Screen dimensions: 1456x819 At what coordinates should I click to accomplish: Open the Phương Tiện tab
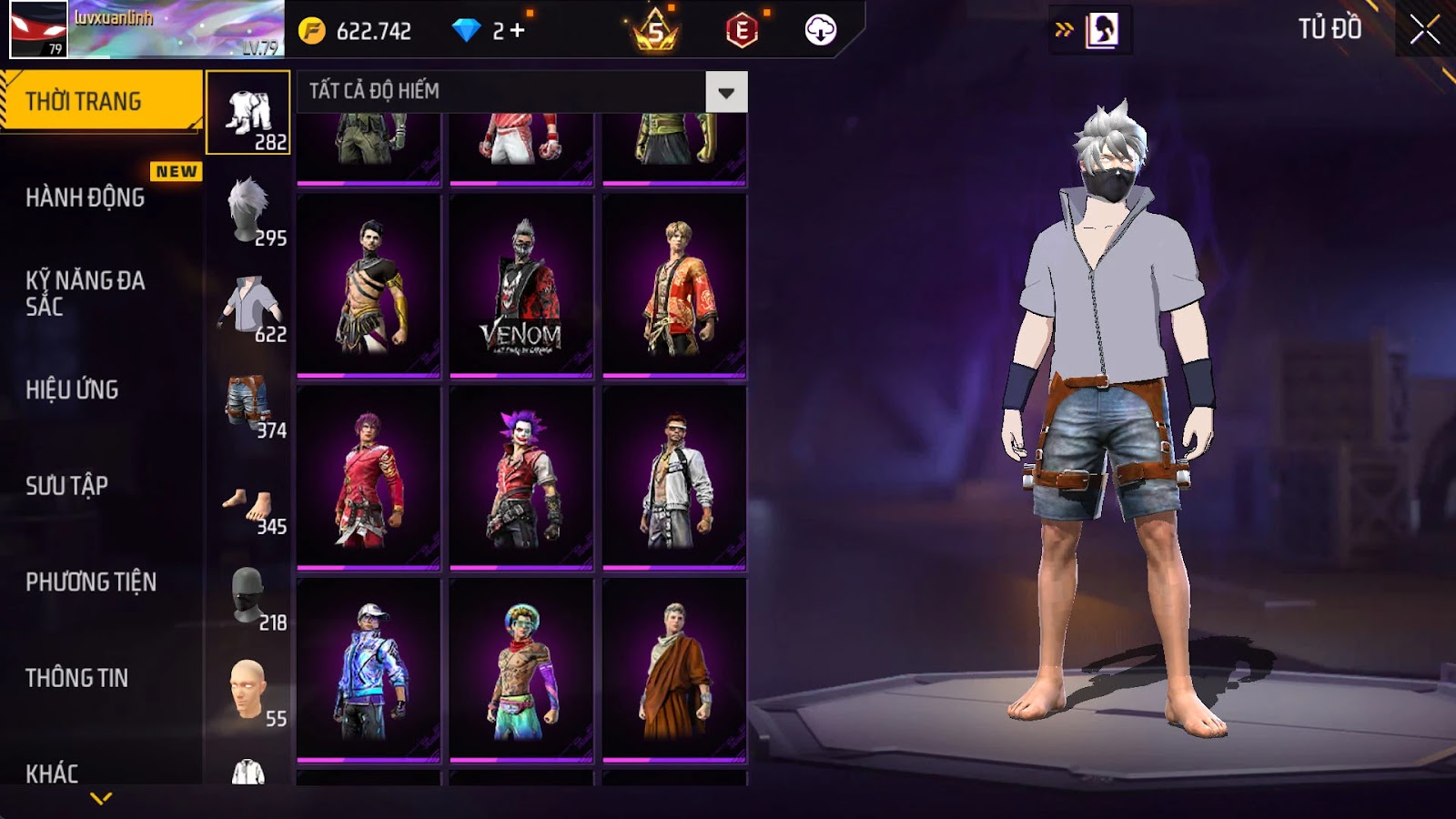[x=91, y=582]
